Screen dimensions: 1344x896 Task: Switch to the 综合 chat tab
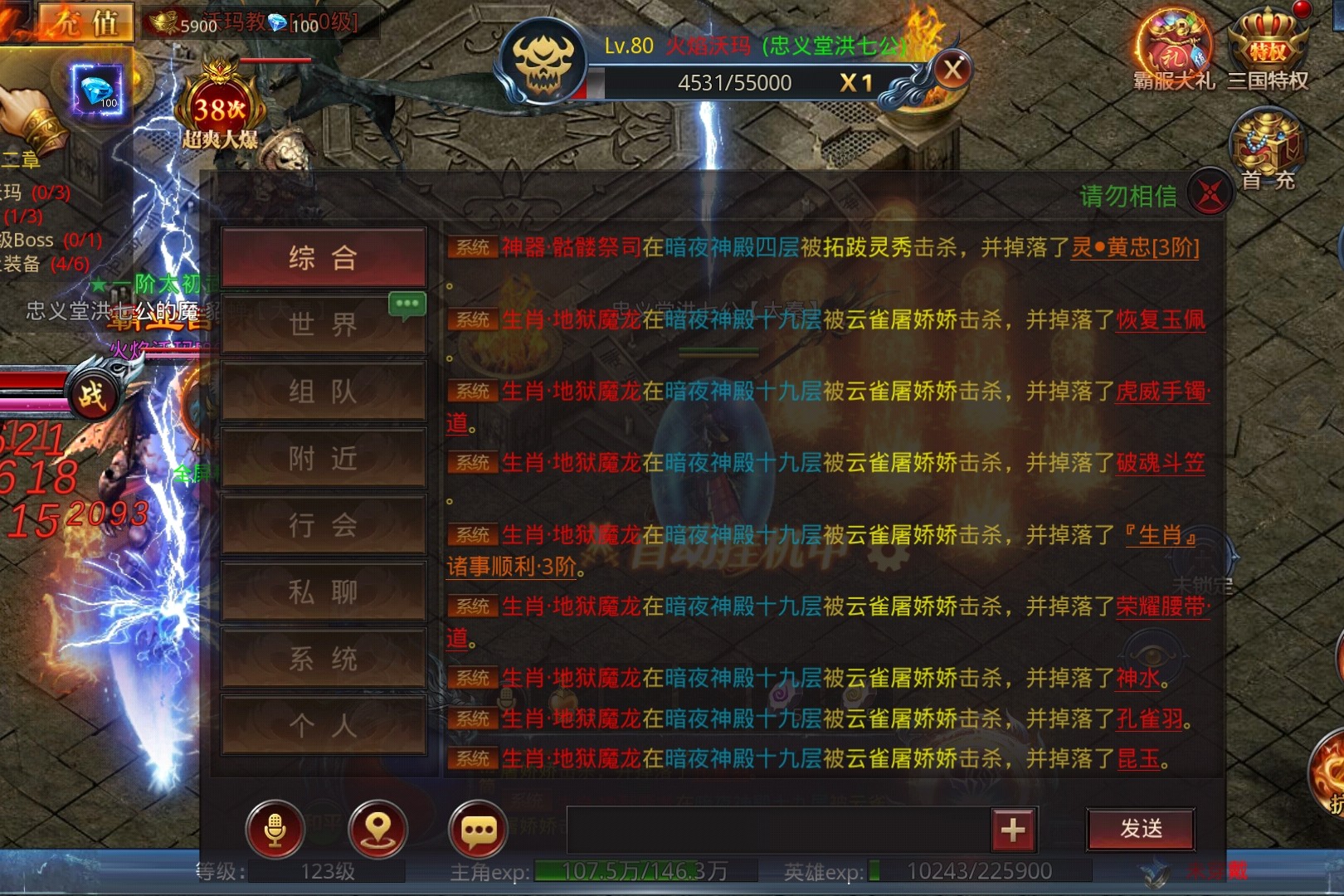point(324,258)
